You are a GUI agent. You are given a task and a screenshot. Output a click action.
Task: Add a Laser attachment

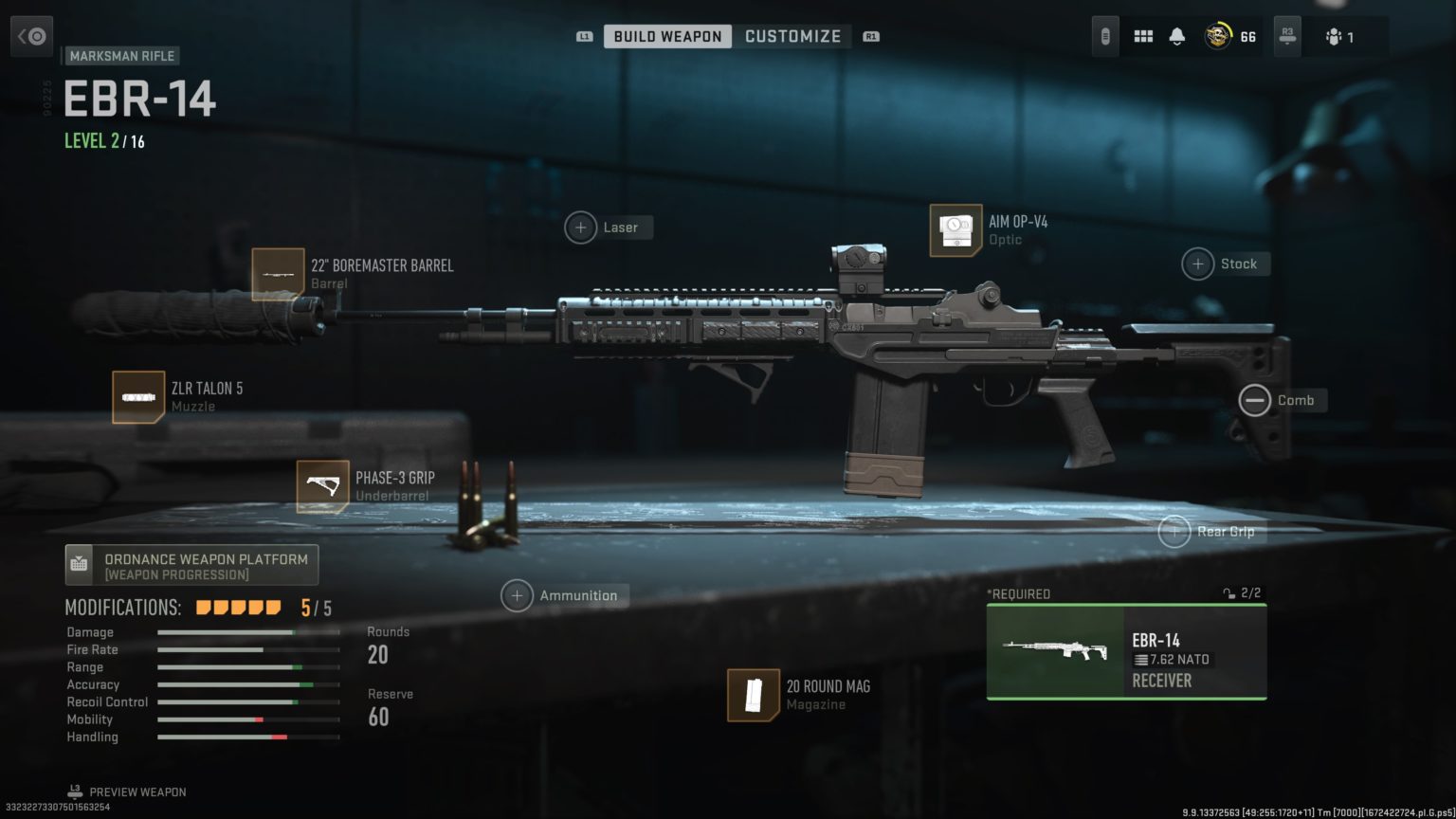click(x=581, y=227)
